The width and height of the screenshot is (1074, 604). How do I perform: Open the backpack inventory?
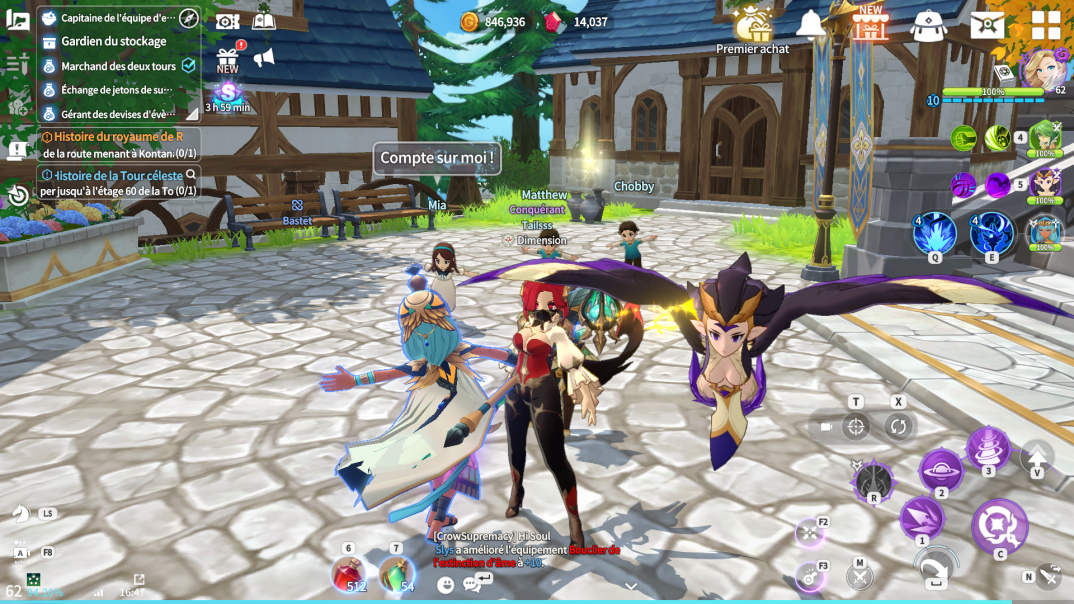click(928, 26)
